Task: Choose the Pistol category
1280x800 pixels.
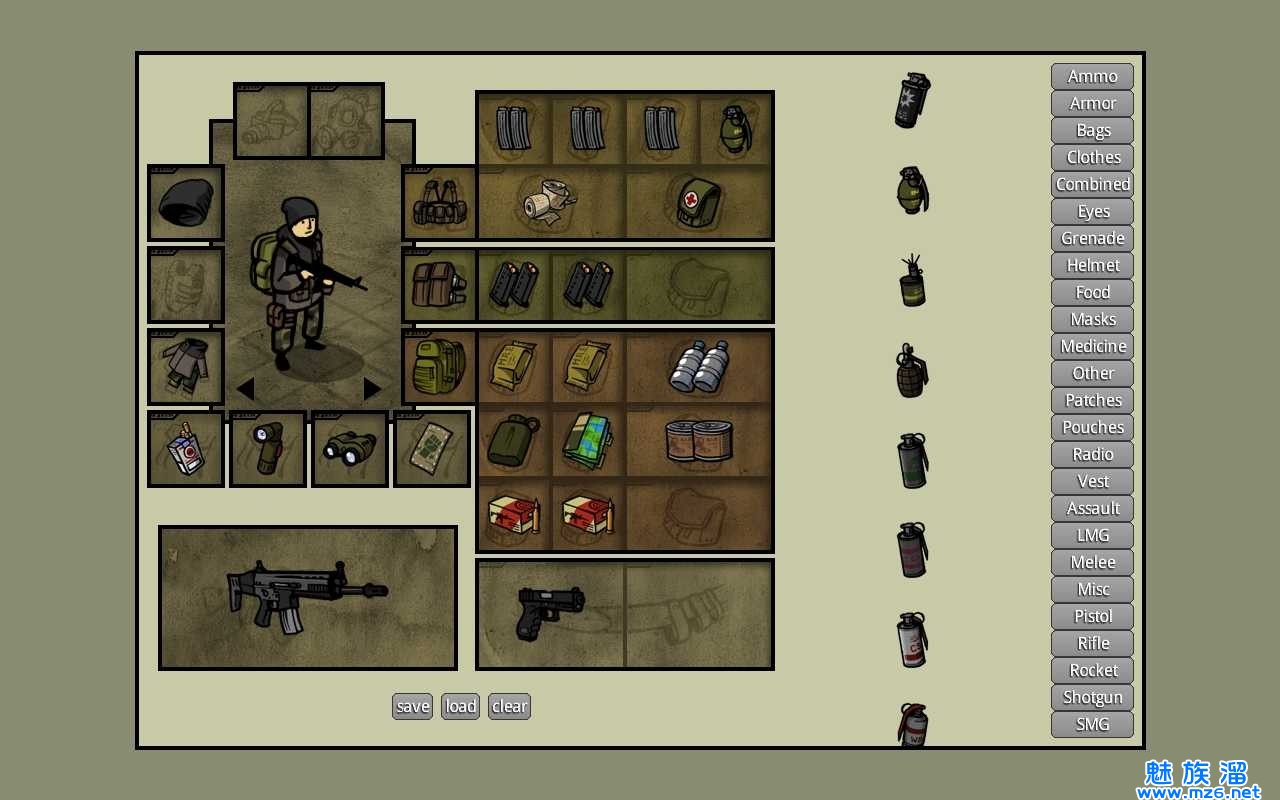Action: (1092, 616)
